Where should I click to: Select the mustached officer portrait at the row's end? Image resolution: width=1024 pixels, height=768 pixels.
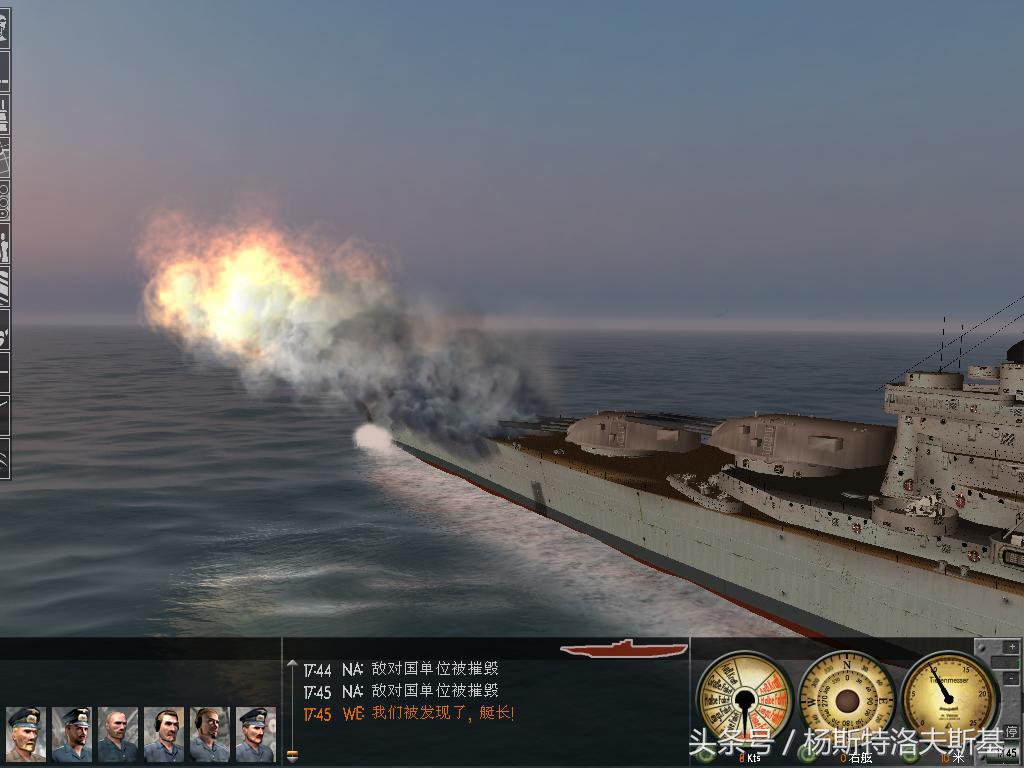256,734
